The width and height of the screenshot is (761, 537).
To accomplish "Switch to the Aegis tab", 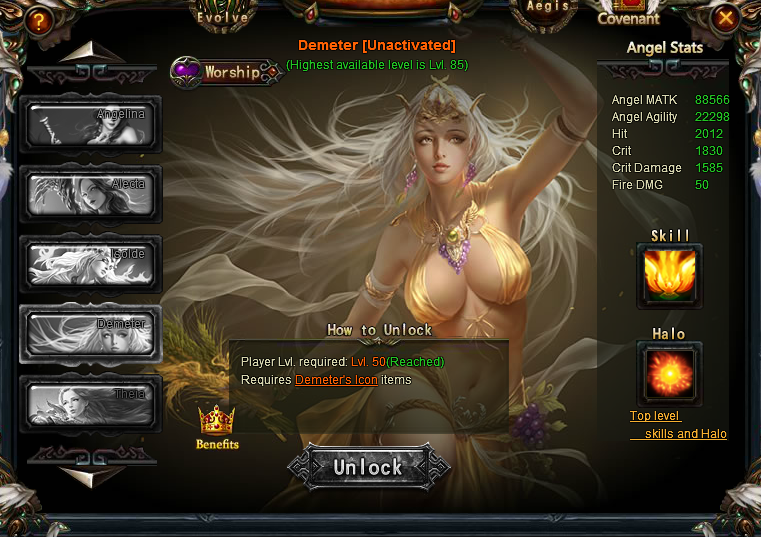I will [x=547, y=8].
